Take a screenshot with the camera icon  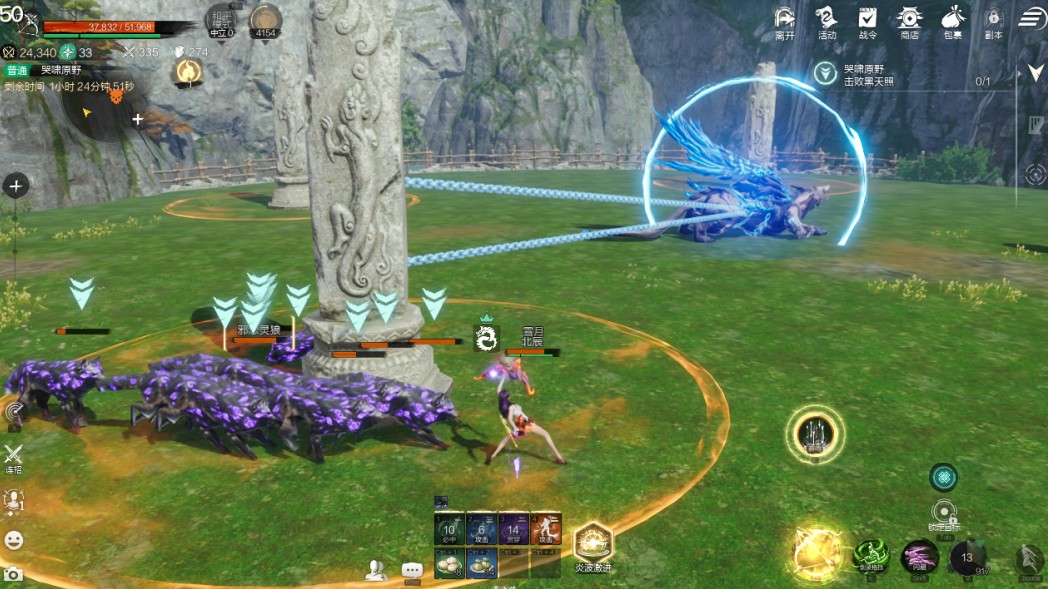(x=13, y=574)
